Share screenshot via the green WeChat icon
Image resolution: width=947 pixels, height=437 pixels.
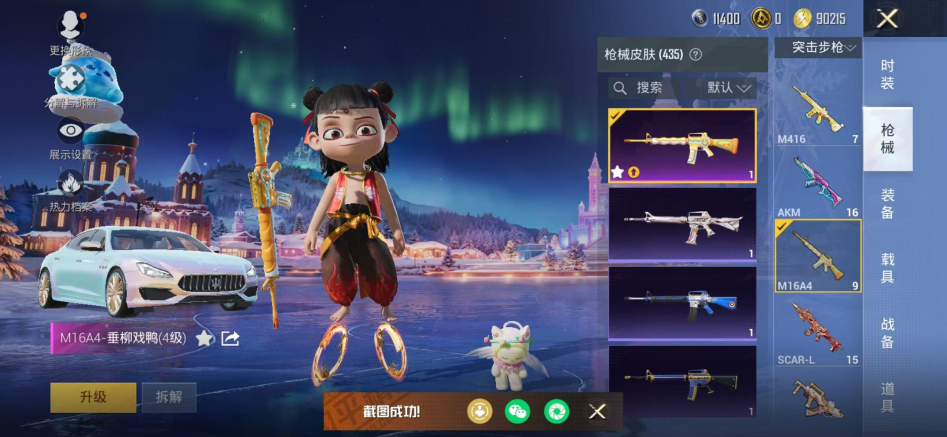pyautogui.click(x=517, y=411)
